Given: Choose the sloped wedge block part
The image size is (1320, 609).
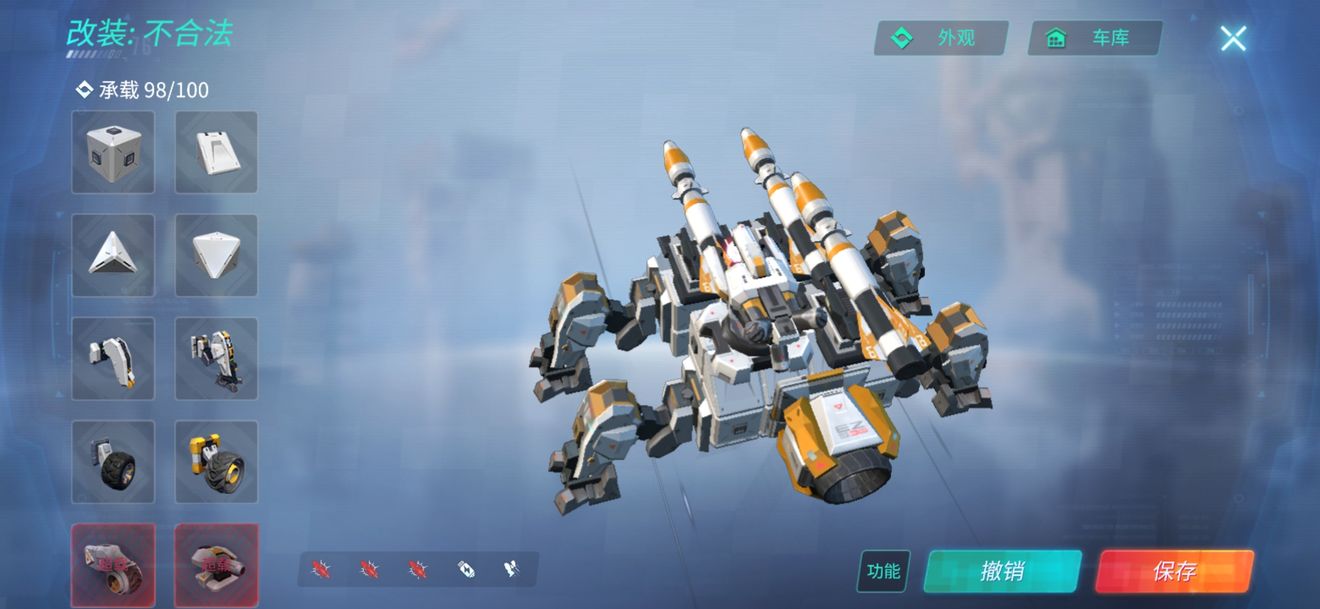Looking at the screenshot, I should pyautogui.click(x=216, y=152).
